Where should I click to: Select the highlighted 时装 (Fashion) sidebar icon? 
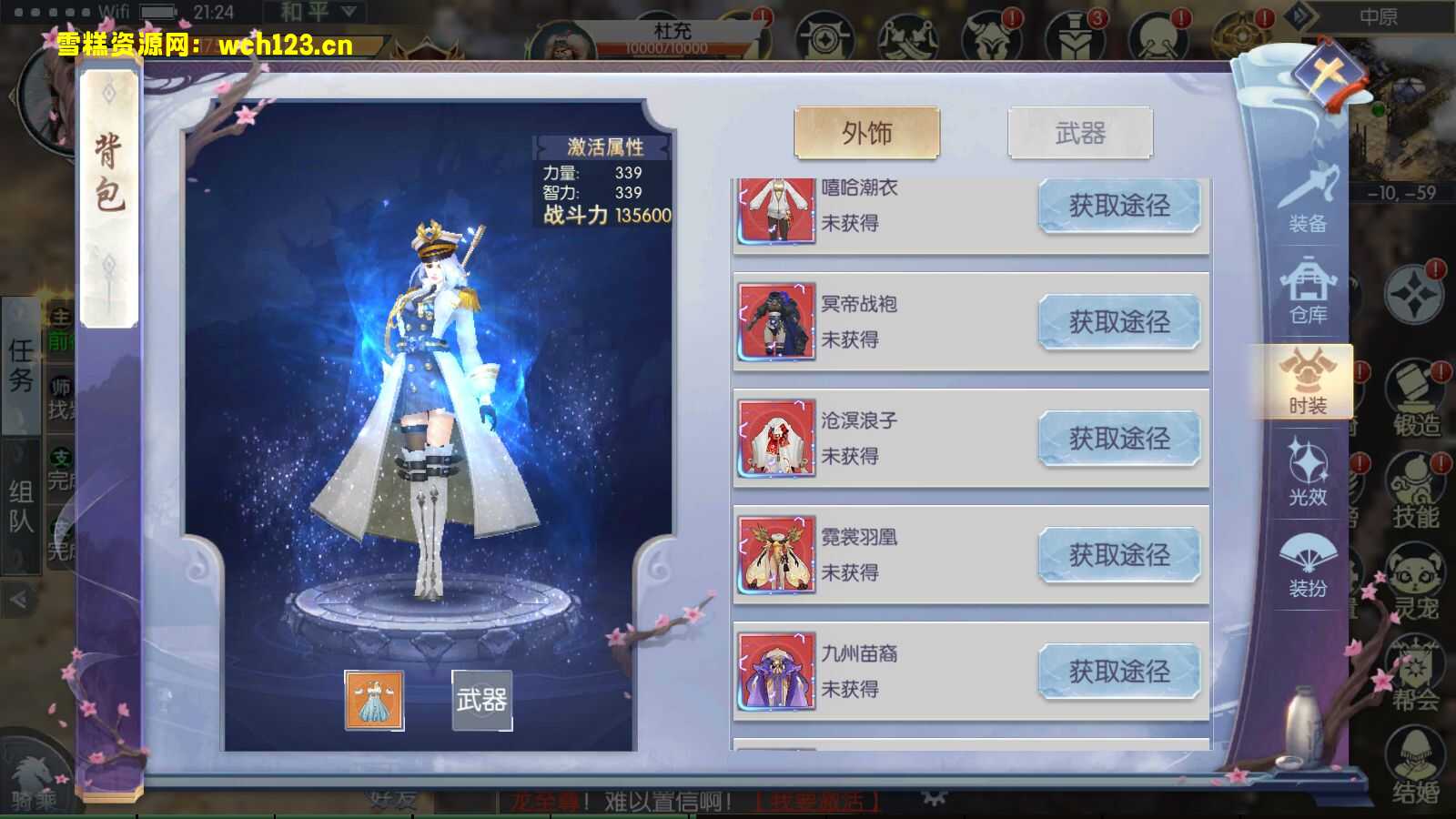pyautogui.click(x=1309, y=382)
